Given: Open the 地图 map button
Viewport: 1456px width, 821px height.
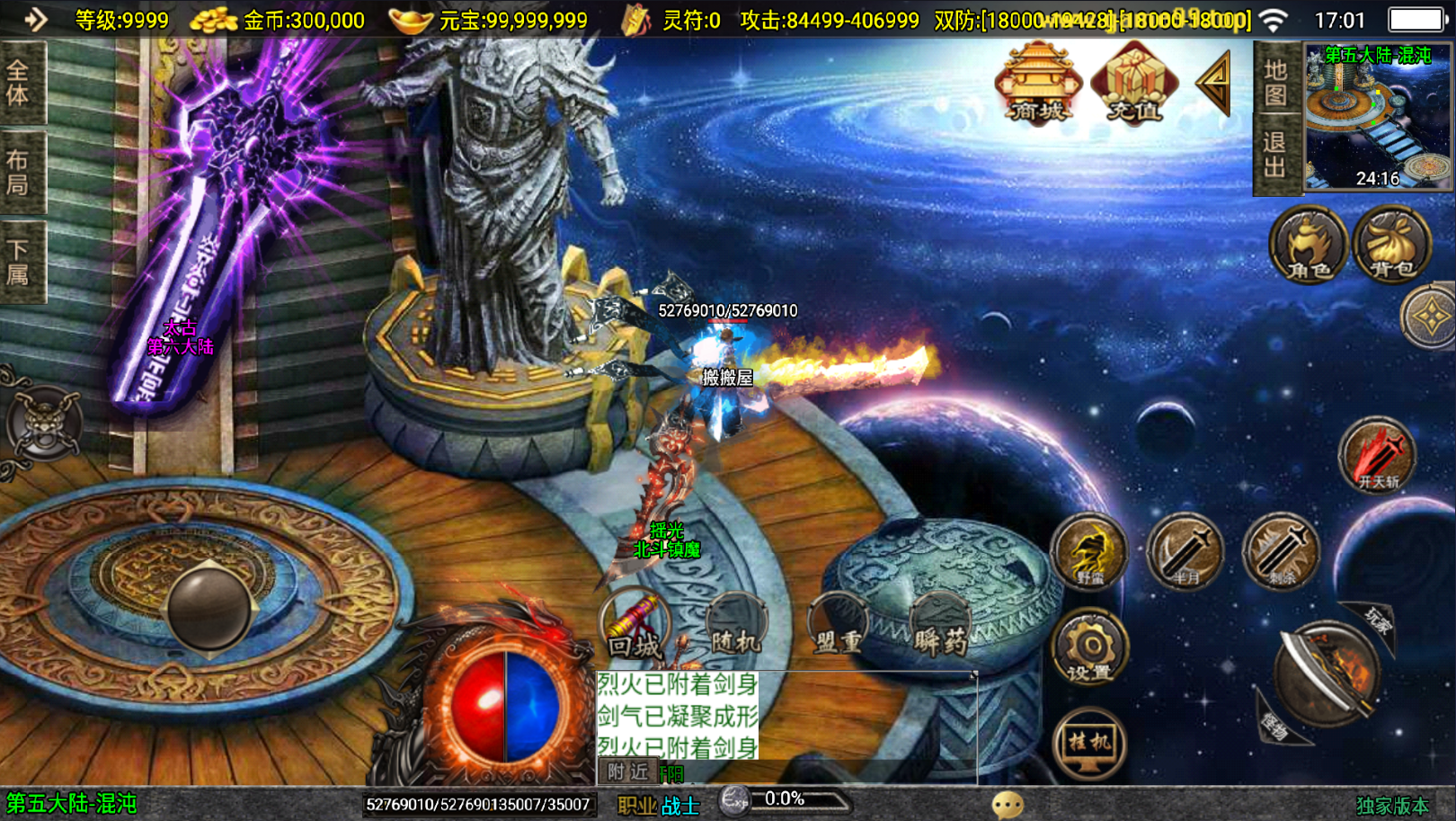Looking at the screenshot, I should coord(1275,84).
